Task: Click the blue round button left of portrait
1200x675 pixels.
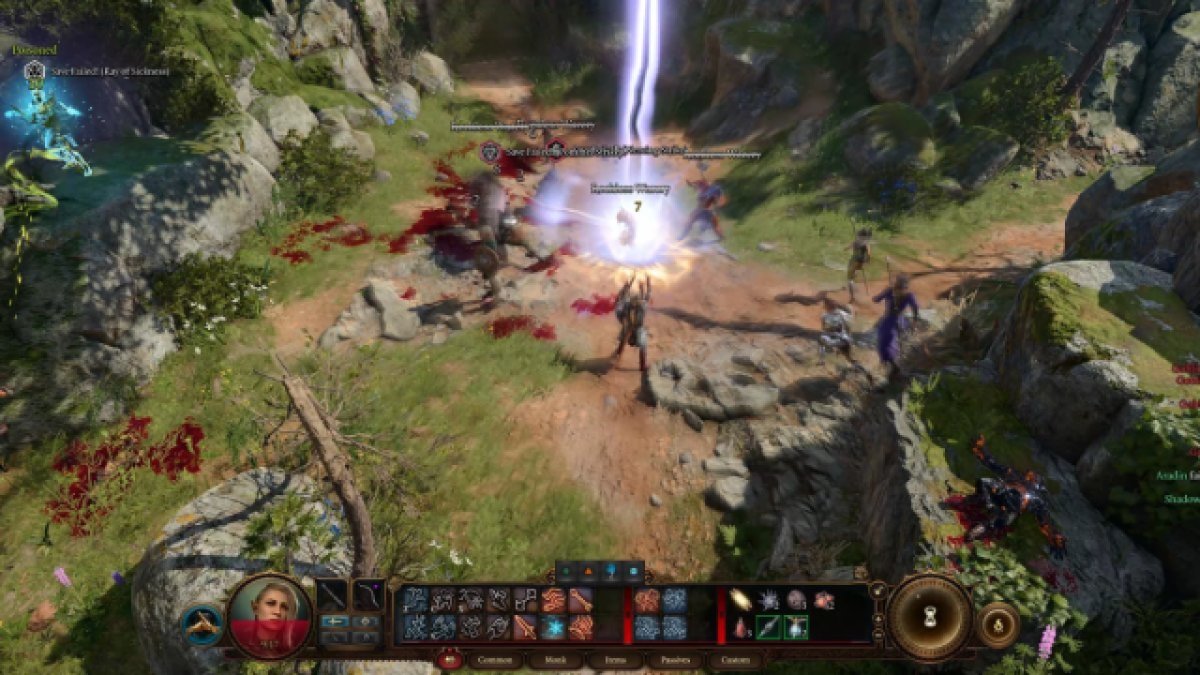Action: [202, 625]
